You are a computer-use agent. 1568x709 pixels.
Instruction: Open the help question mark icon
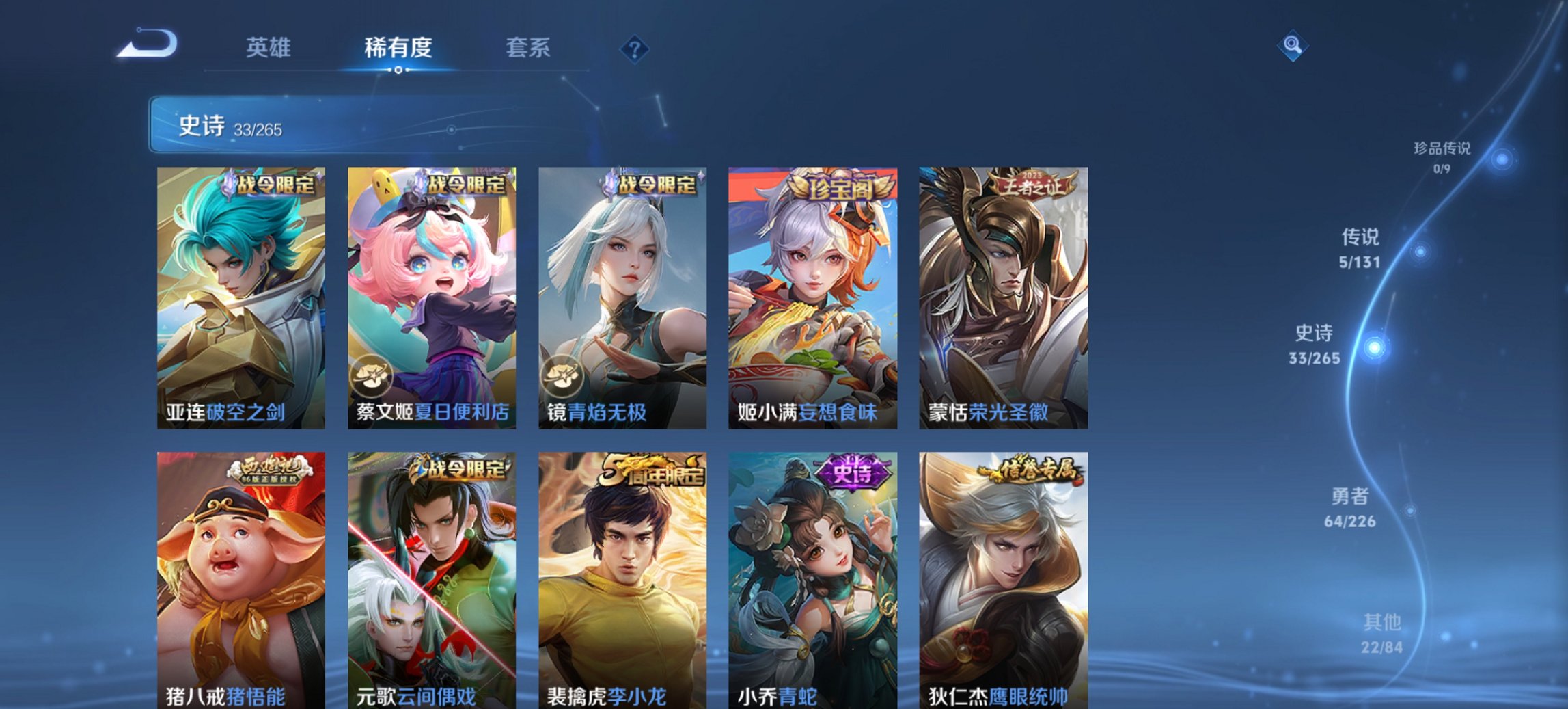[633, 48]
